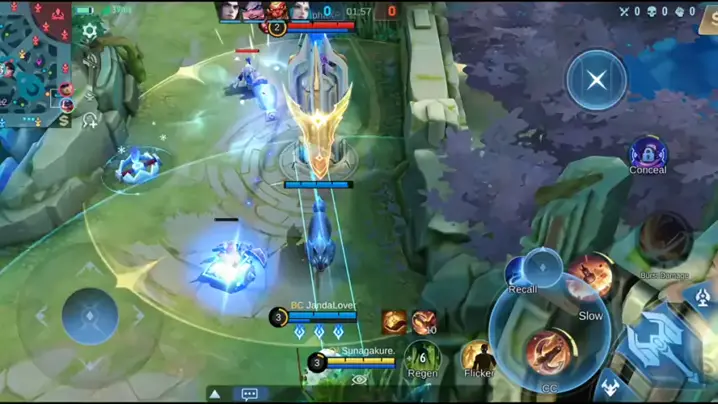Cast the Slow skill
The width and height of the screenshot is (718, 404).
(591, 275)
